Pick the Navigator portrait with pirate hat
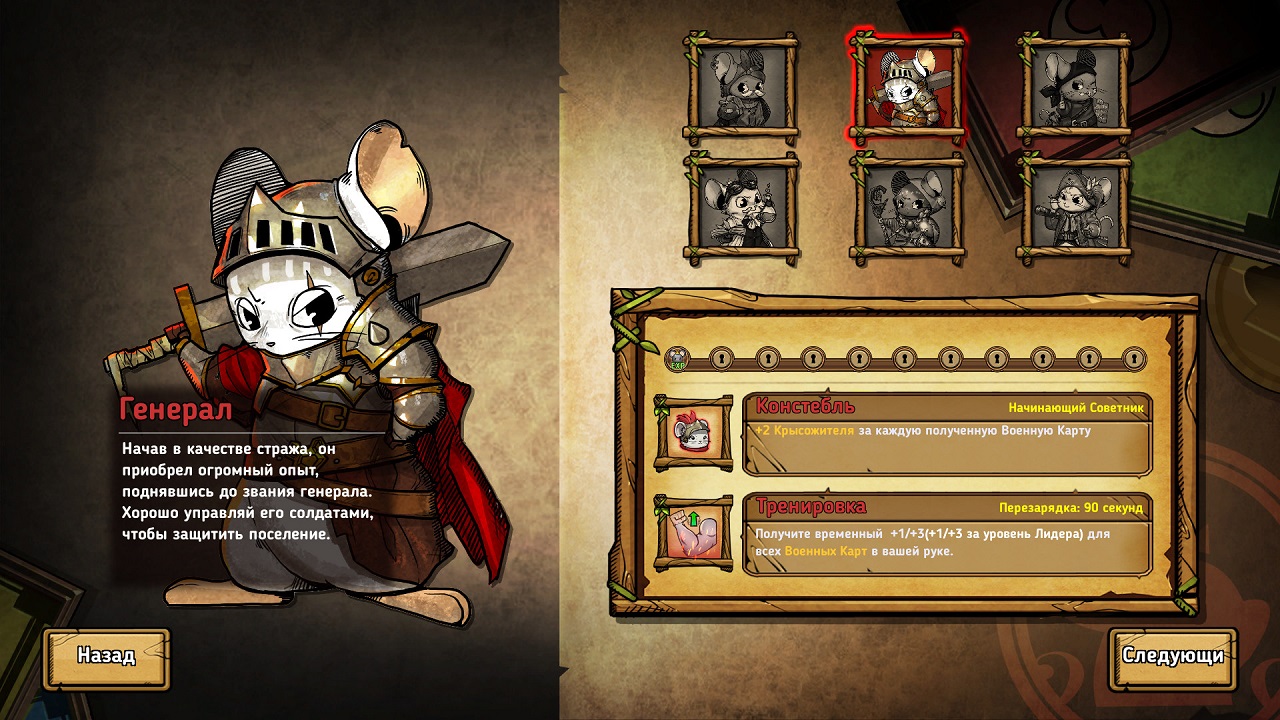This screenshot has height=720, width=1280. click(1073, 208)
